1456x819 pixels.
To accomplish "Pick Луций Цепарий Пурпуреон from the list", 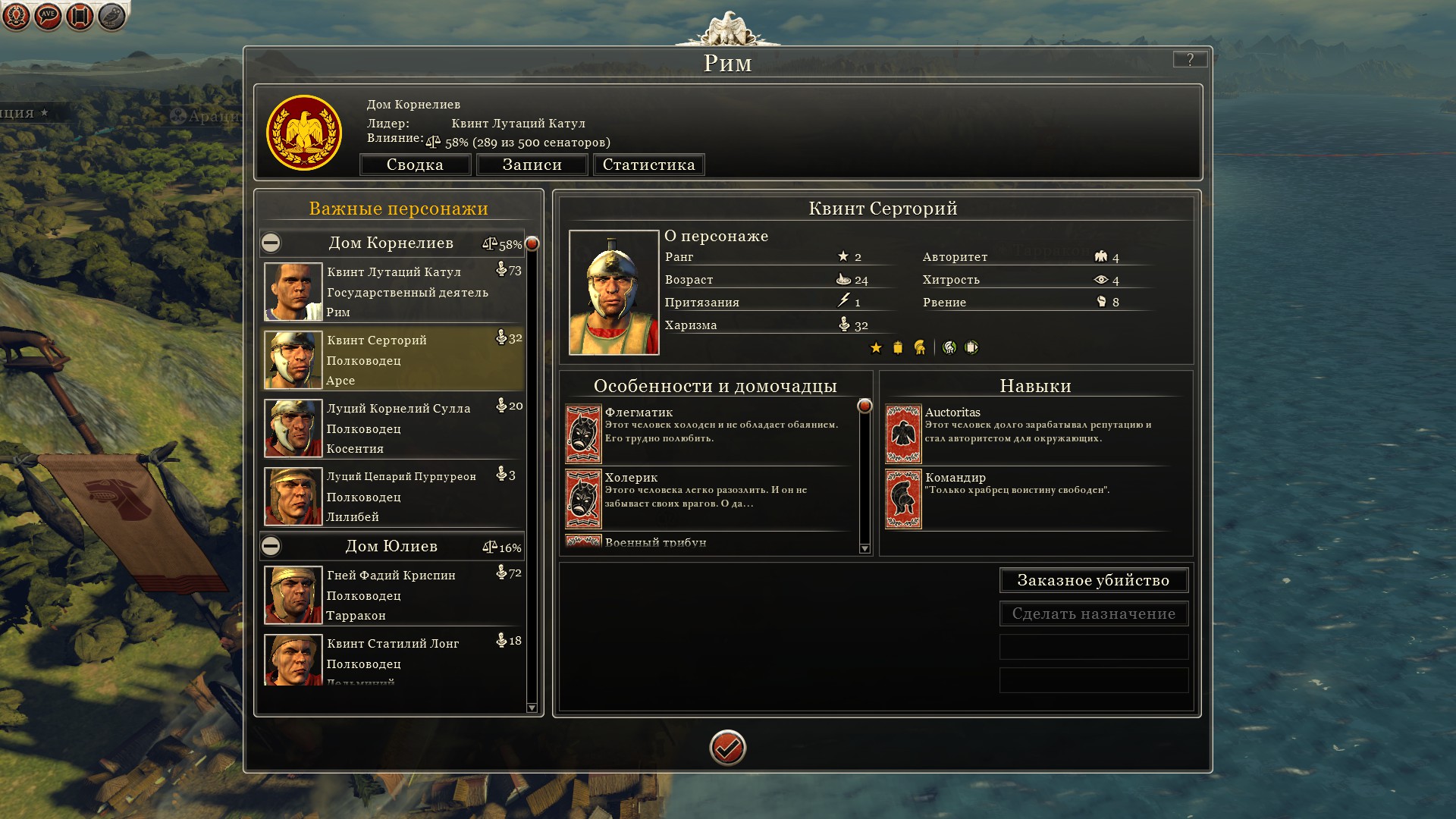I will point(394,497).
